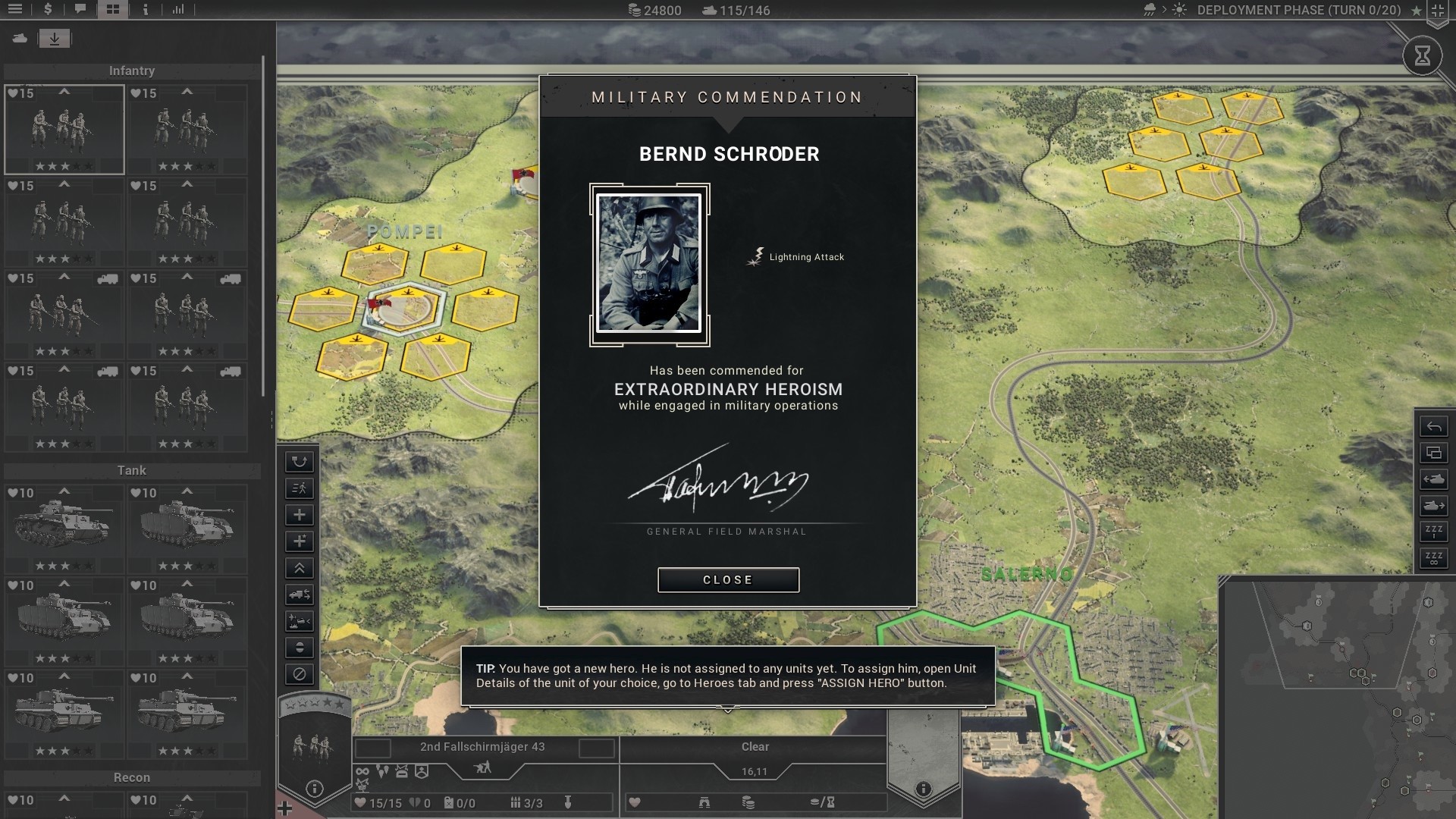
Task: Open the info panel in the top bar
Action: tap(145, 10)
